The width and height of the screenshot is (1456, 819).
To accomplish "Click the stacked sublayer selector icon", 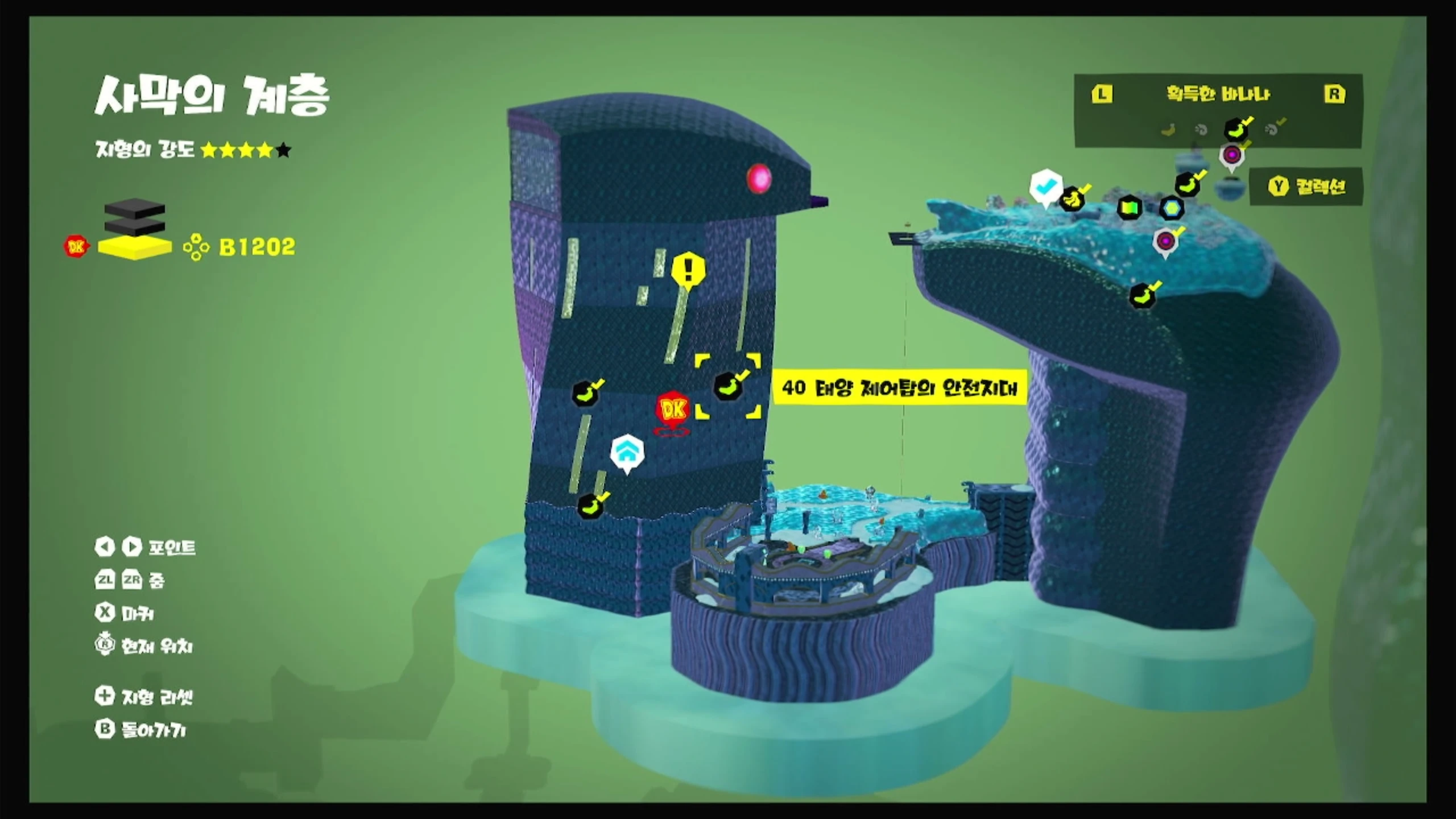I will coord(135,230).
